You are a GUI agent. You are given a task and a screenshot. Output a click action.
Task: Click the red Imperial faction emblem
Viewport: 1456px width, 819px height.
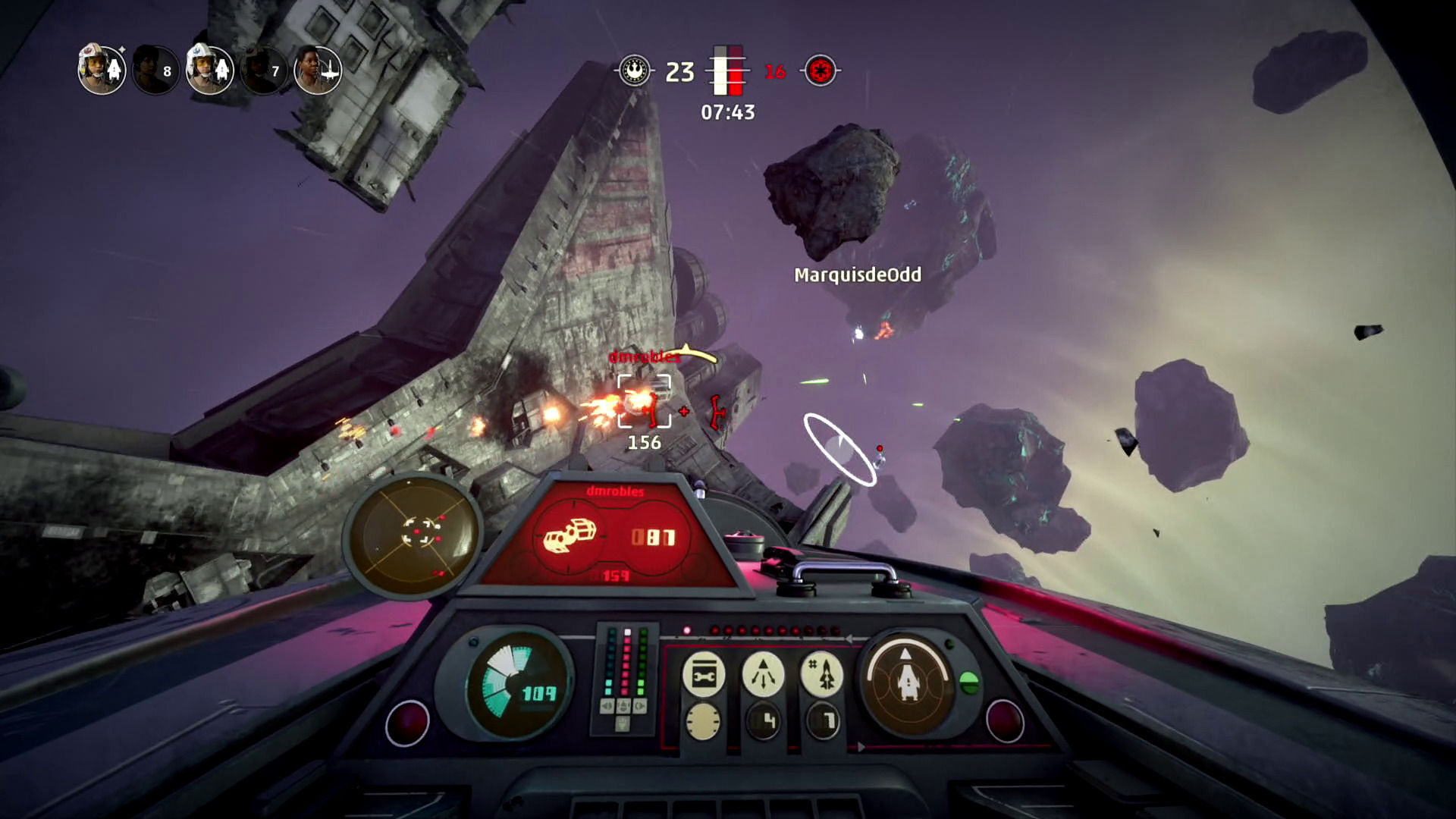click(x=820, y=71)
